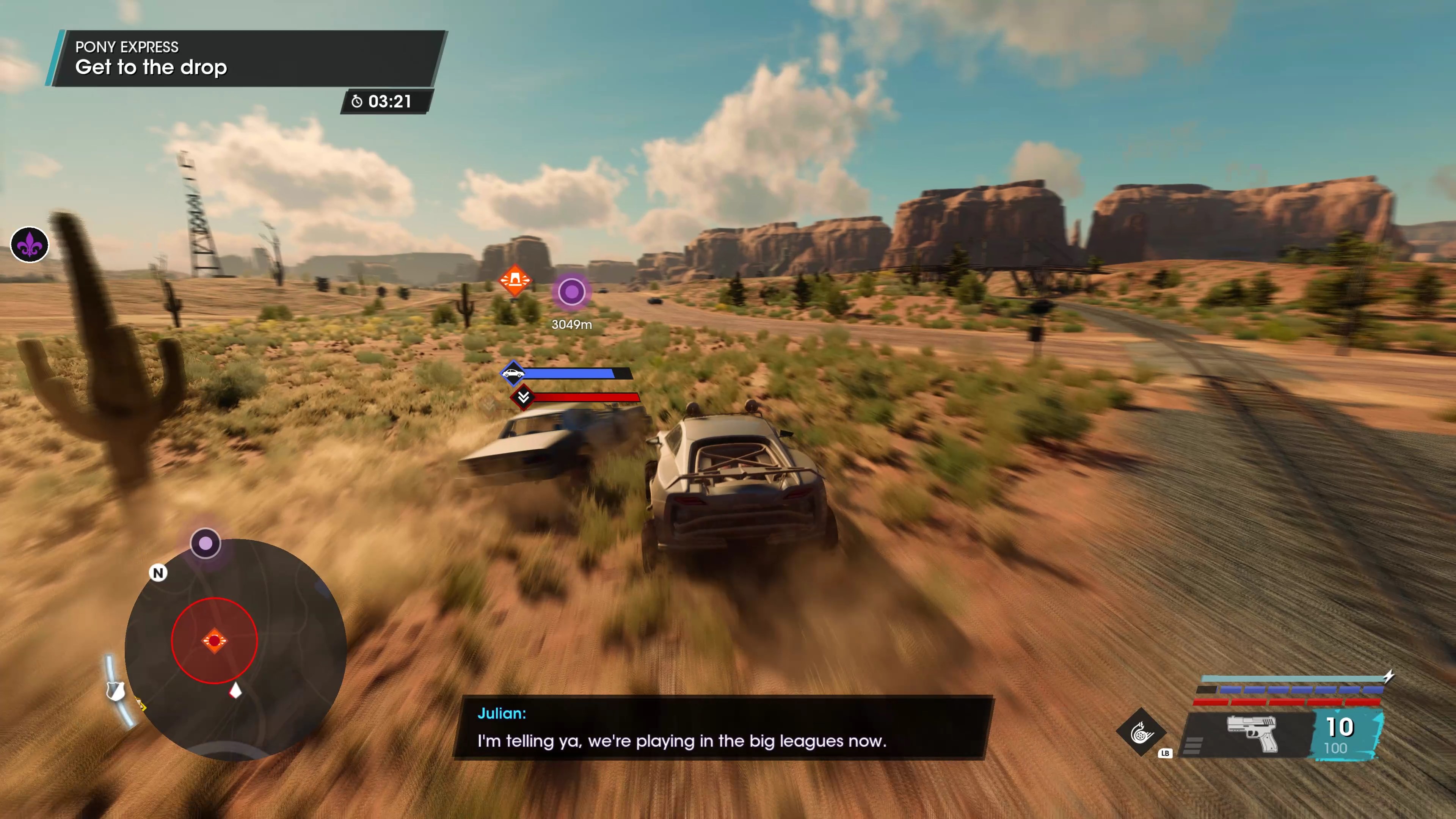Select the blue car icon by the vehicle bar
1456x819 pixels.
click(x=513, y=373)
